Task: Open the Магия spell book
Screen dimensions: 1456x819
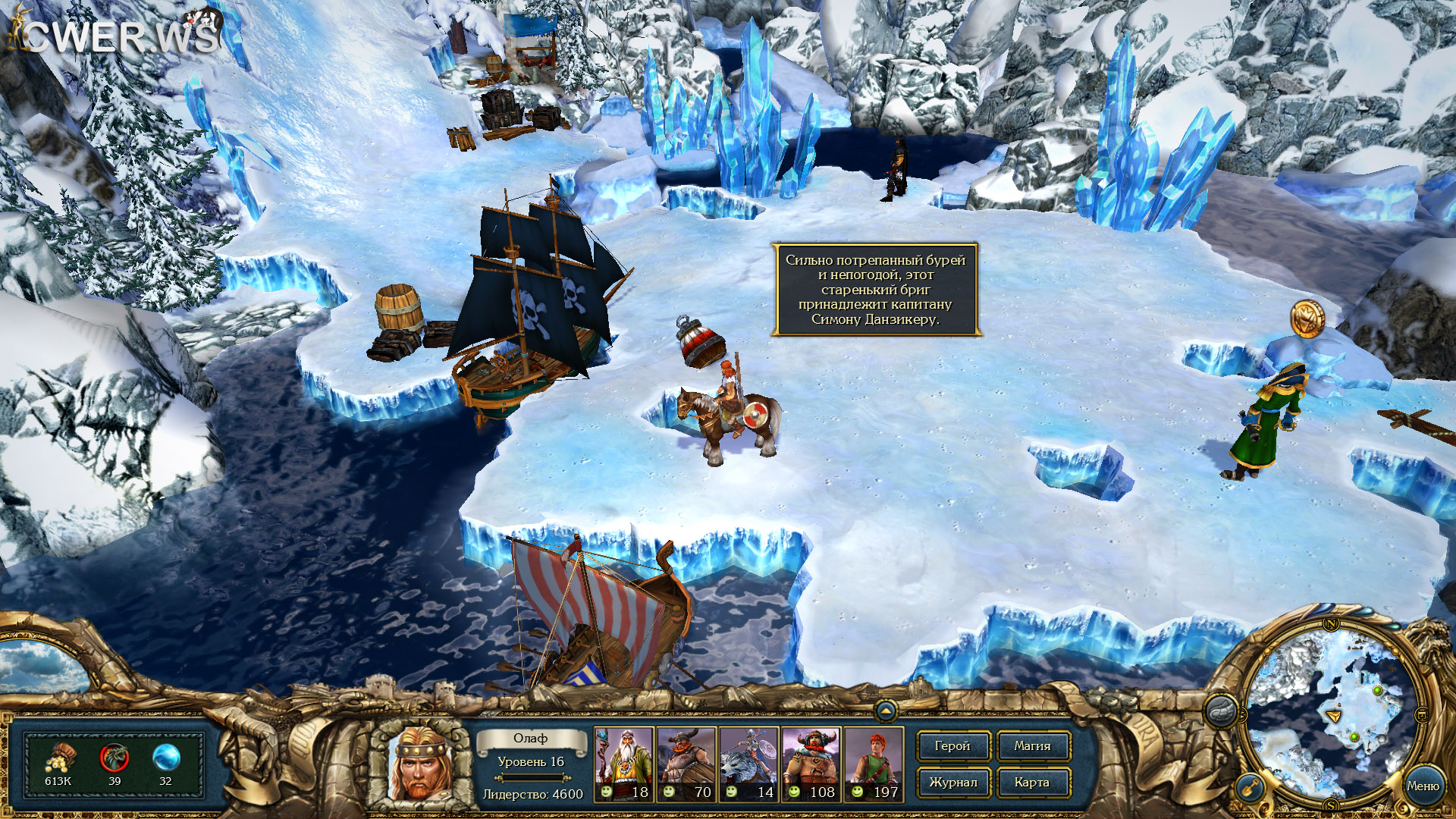Action: (x=1032, y=746)
